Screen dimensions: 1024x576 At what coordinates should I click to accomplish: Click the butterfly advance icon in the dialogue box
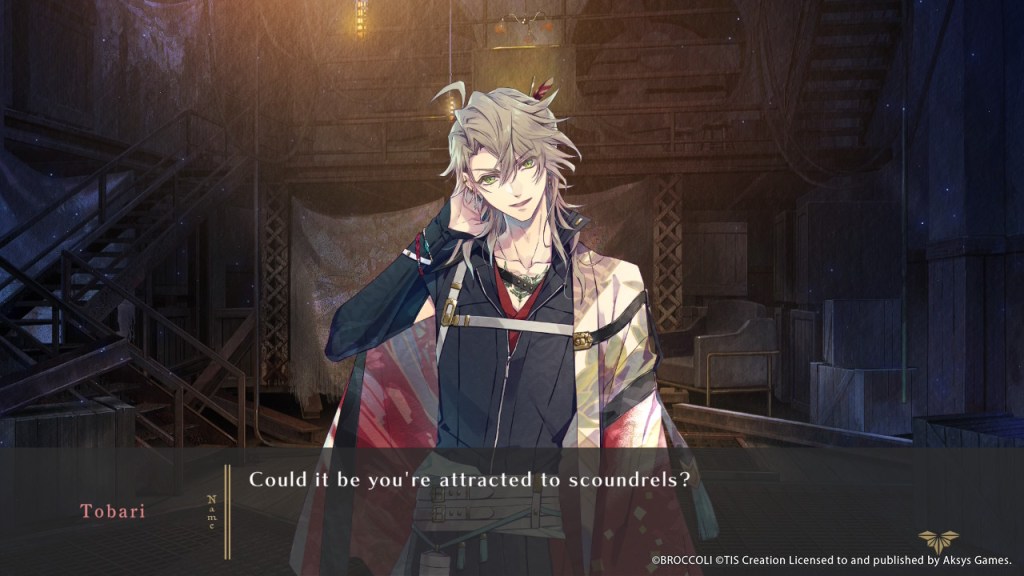(x=937, y=539)
